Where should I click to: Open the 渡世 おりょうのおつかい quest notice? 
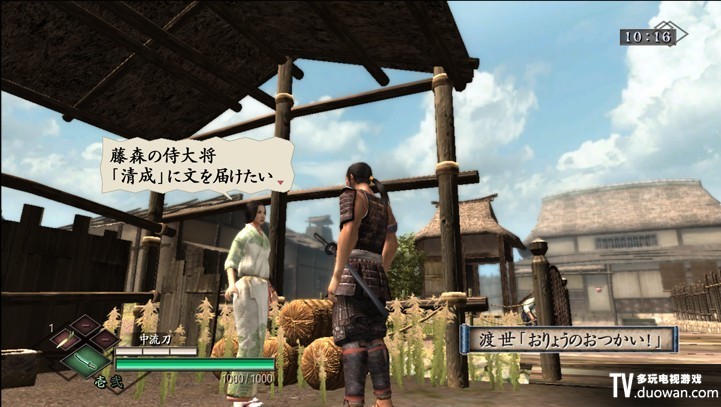point(570,340)
